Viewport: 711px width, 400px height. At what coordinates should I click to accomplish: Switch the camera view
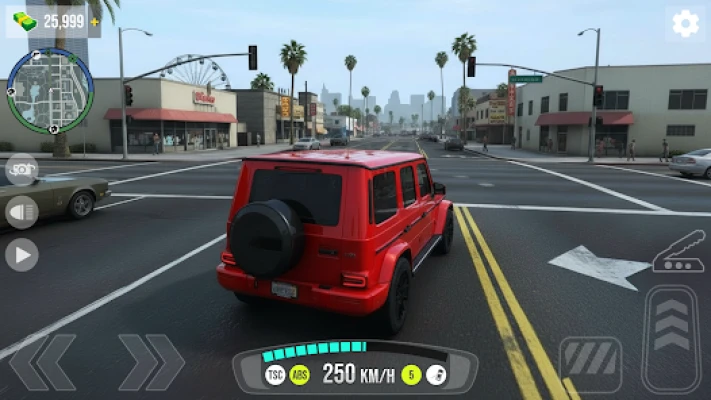pyautogui.click(x=21, y=169)
